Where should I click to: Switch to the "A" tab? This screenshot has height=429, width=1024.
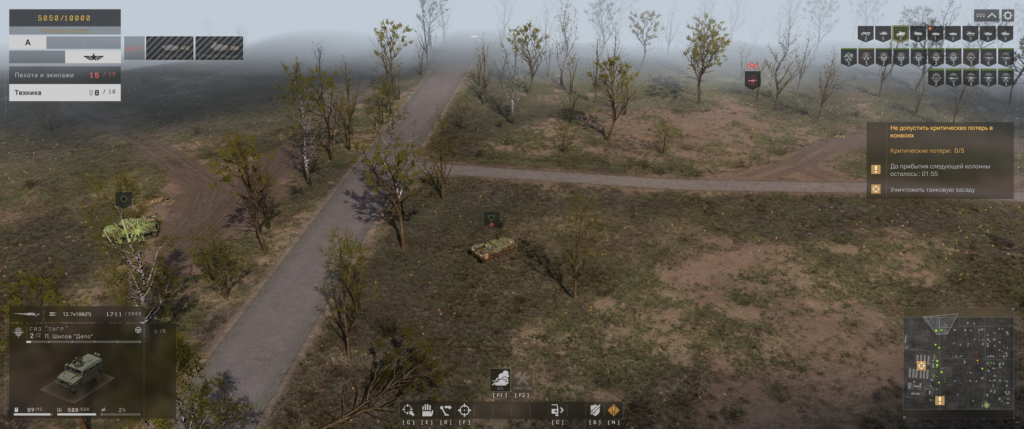click(28, 42)
